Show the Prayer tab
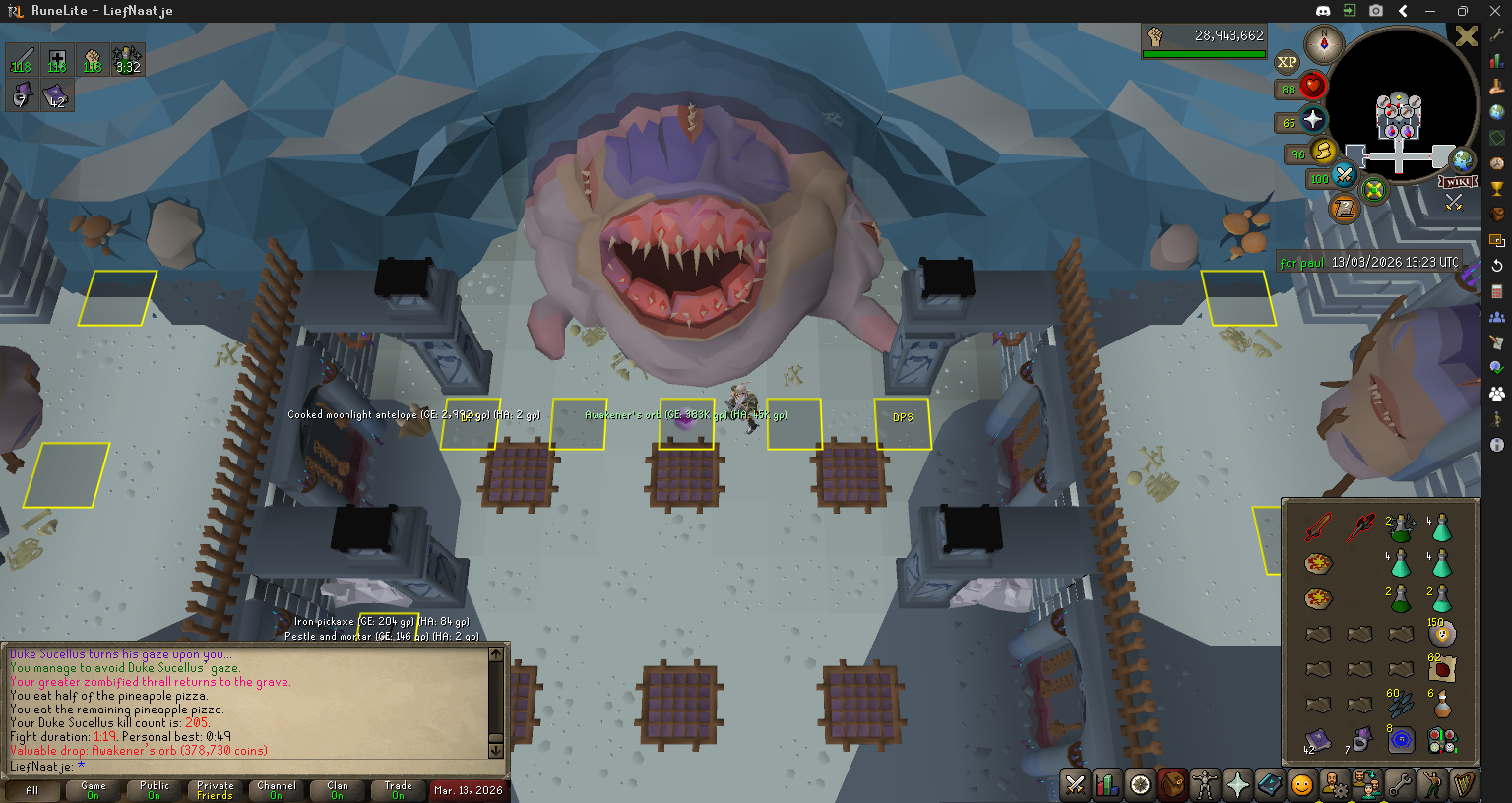 point(1237,784)
